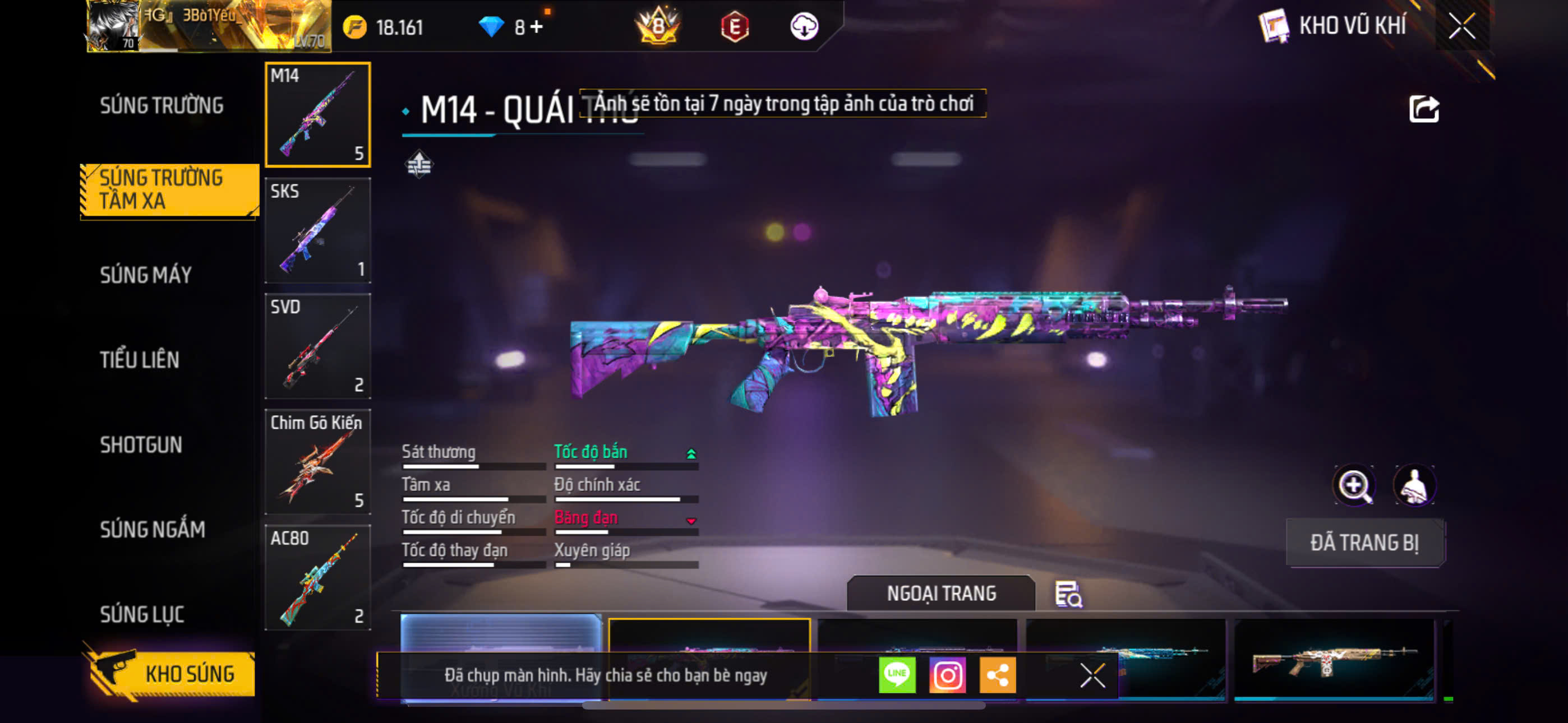Screen dimensions: 1568x723
Task: Click the ĐÃ TRANG BỊ button
Action: [x=1364, y=543]
